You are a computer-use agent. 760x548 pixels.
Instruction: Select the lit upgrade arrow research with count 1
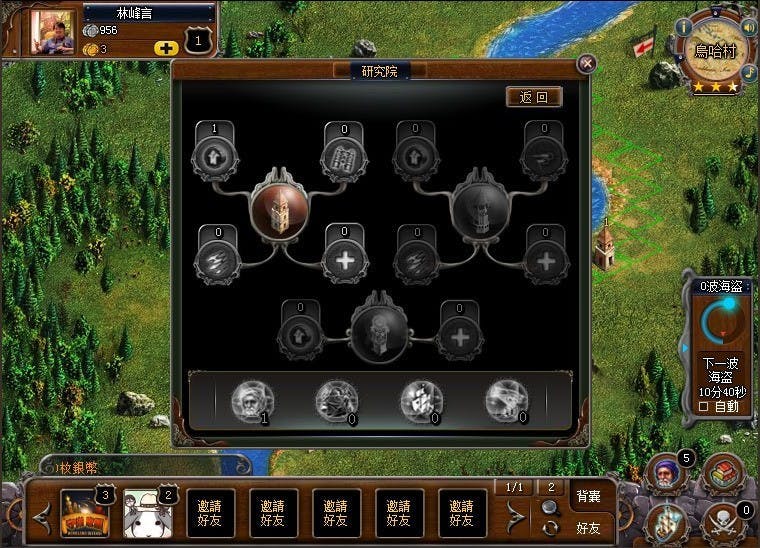pos(213,158)
